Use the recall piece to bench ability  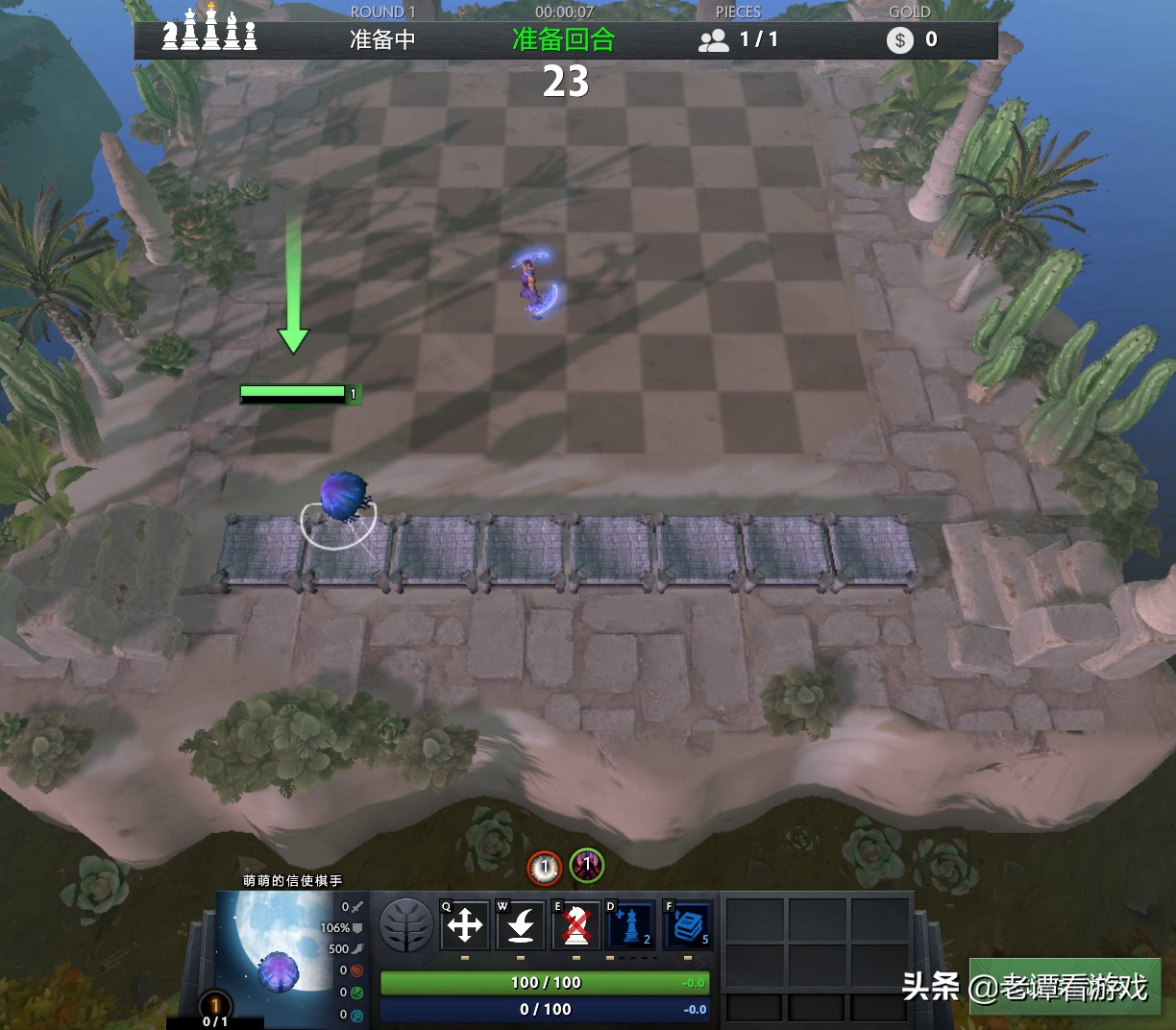coord(521,926)
